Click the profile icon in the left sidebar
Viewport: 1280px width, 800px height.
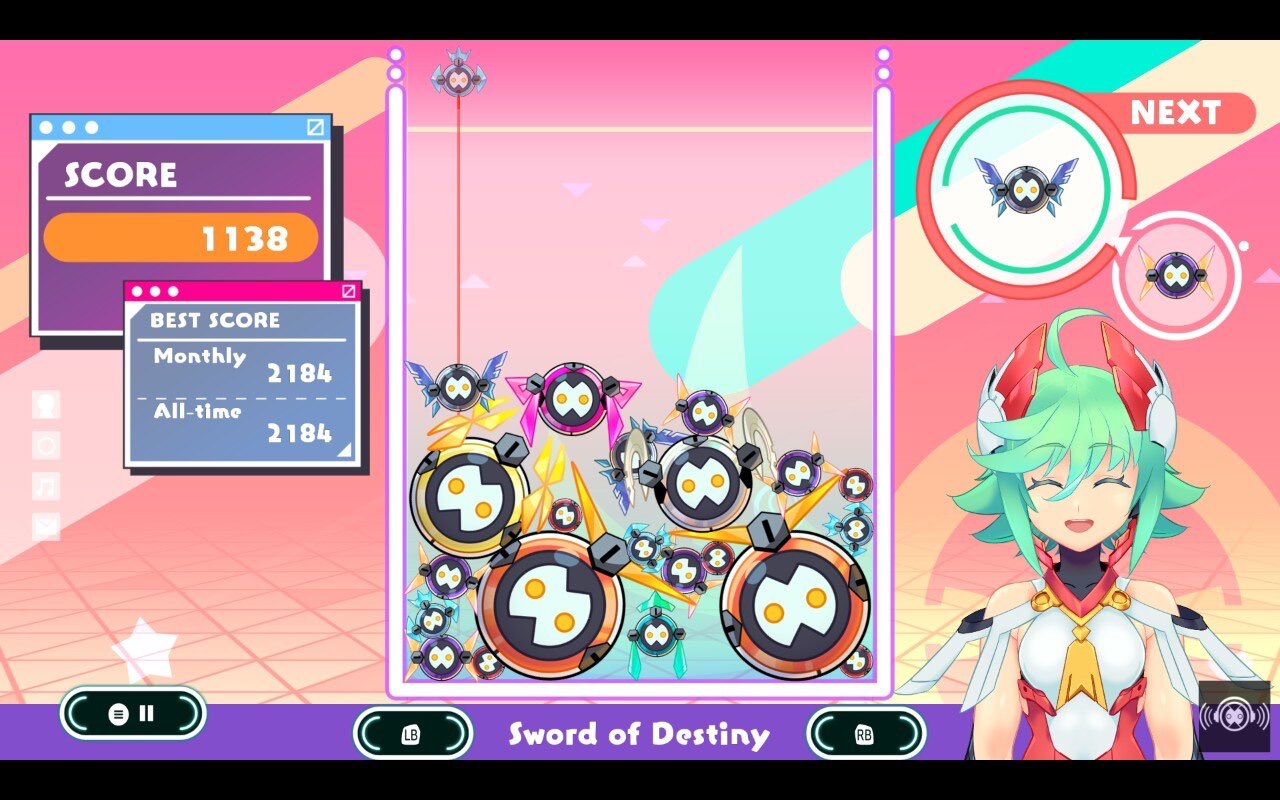tap(45, 404)
